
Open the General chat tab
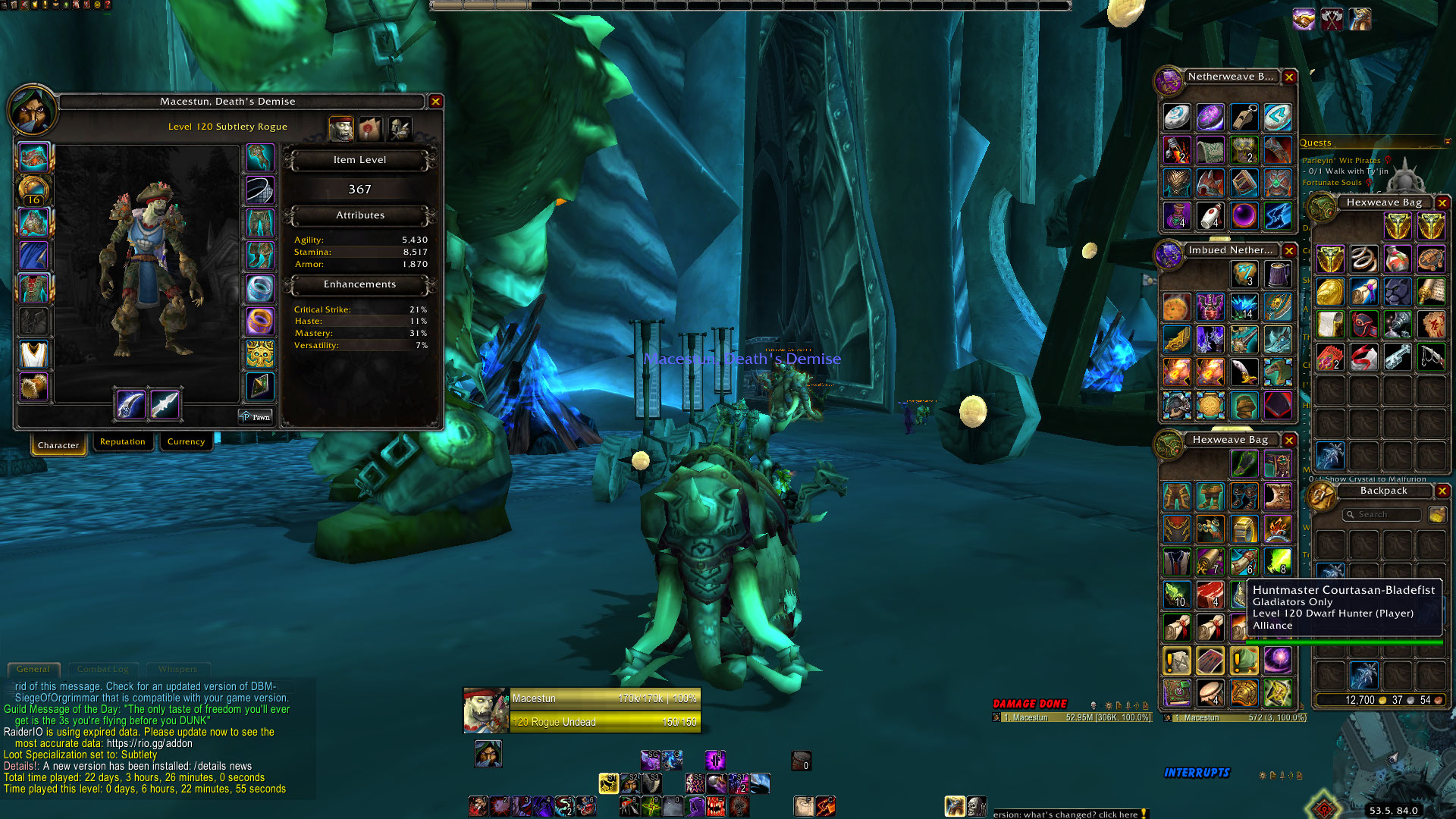pyautogui.click(x=33, y=670)
